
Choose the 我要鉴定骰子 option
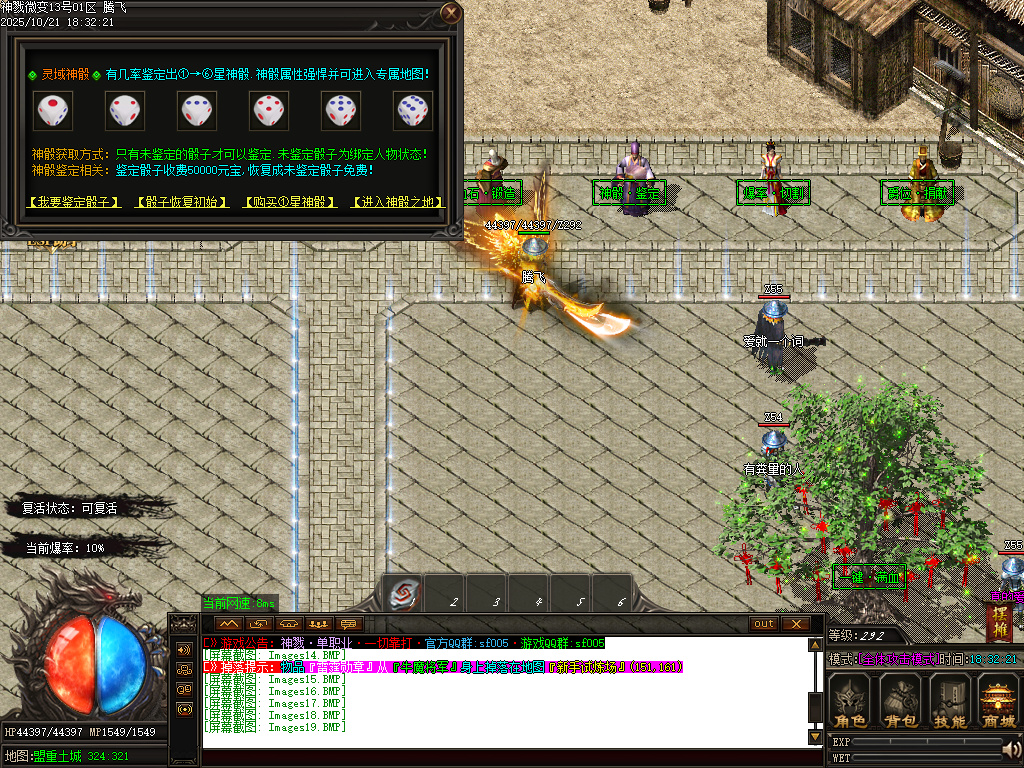pyautogui.click(x=74, y=202)
